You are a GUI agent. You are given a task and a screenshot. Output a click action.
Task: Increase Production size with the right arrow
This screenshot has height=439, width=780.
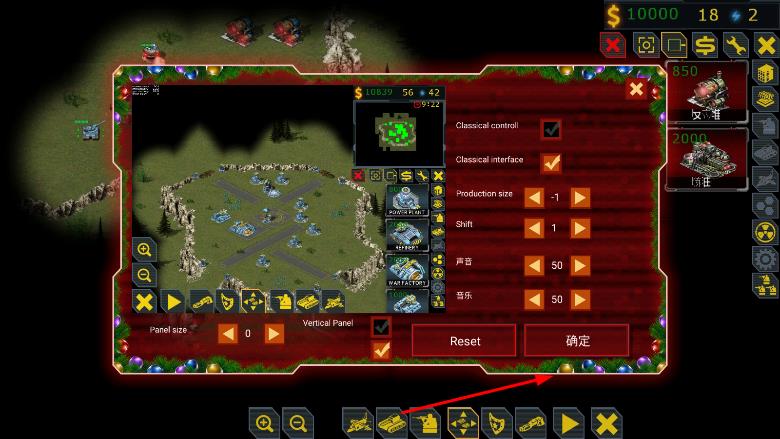point(580,197)
